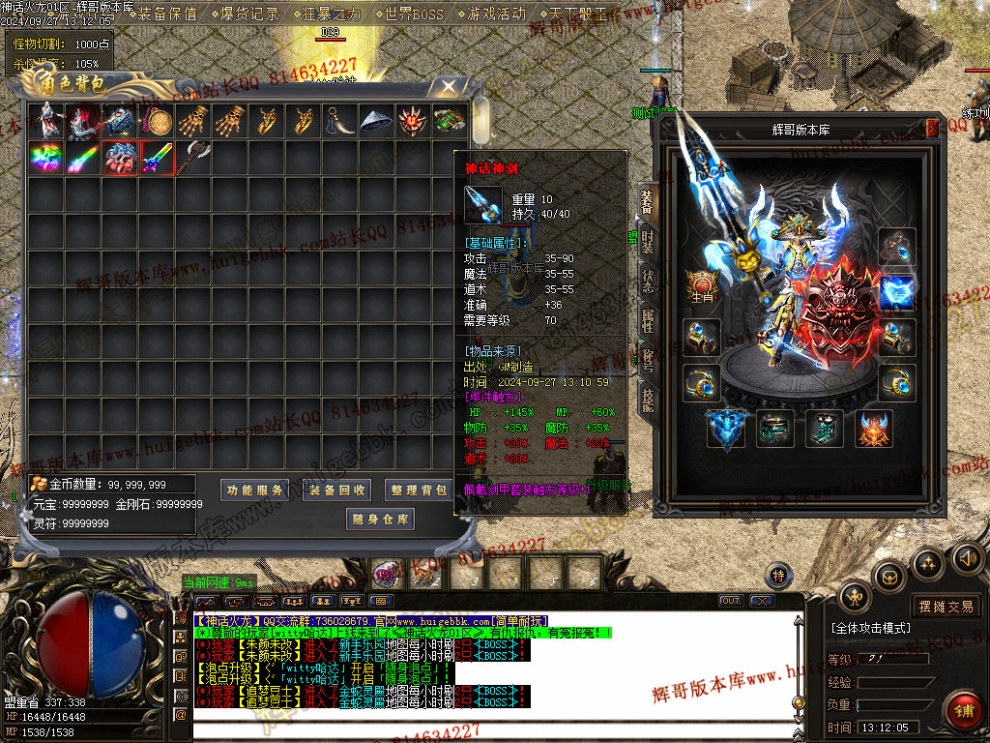
Task: Open the 世界BOSS menu
Action: click(x=412, y=14)
